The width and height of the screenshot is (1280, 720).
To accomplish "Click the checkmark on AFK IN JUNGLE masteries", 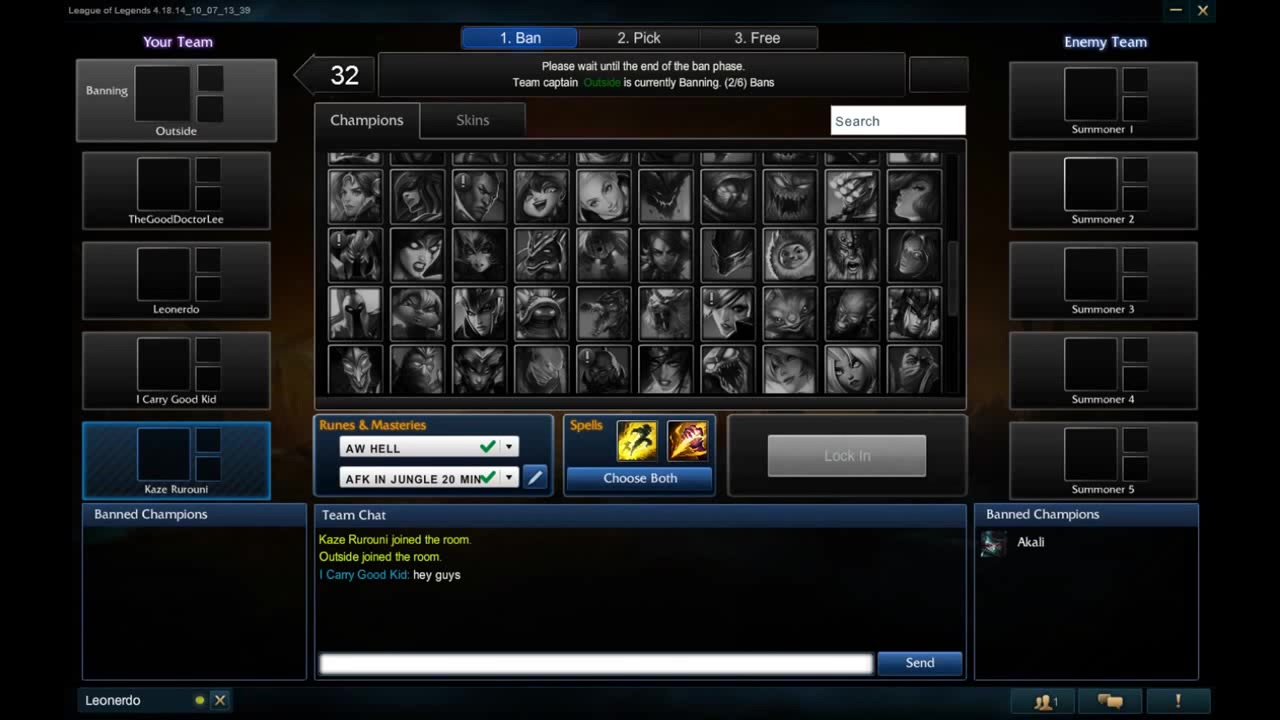I will [487, 478].
